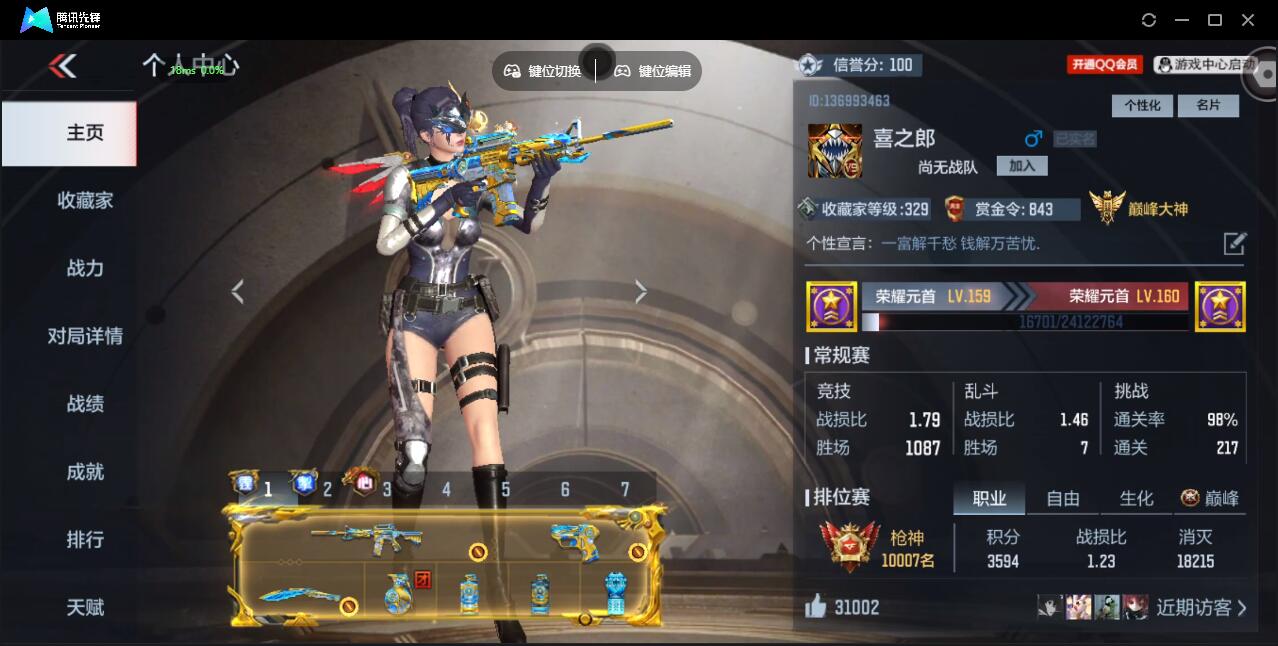
Task: Click the 键位切换 key switch button
Action: [x=543, y=71]
